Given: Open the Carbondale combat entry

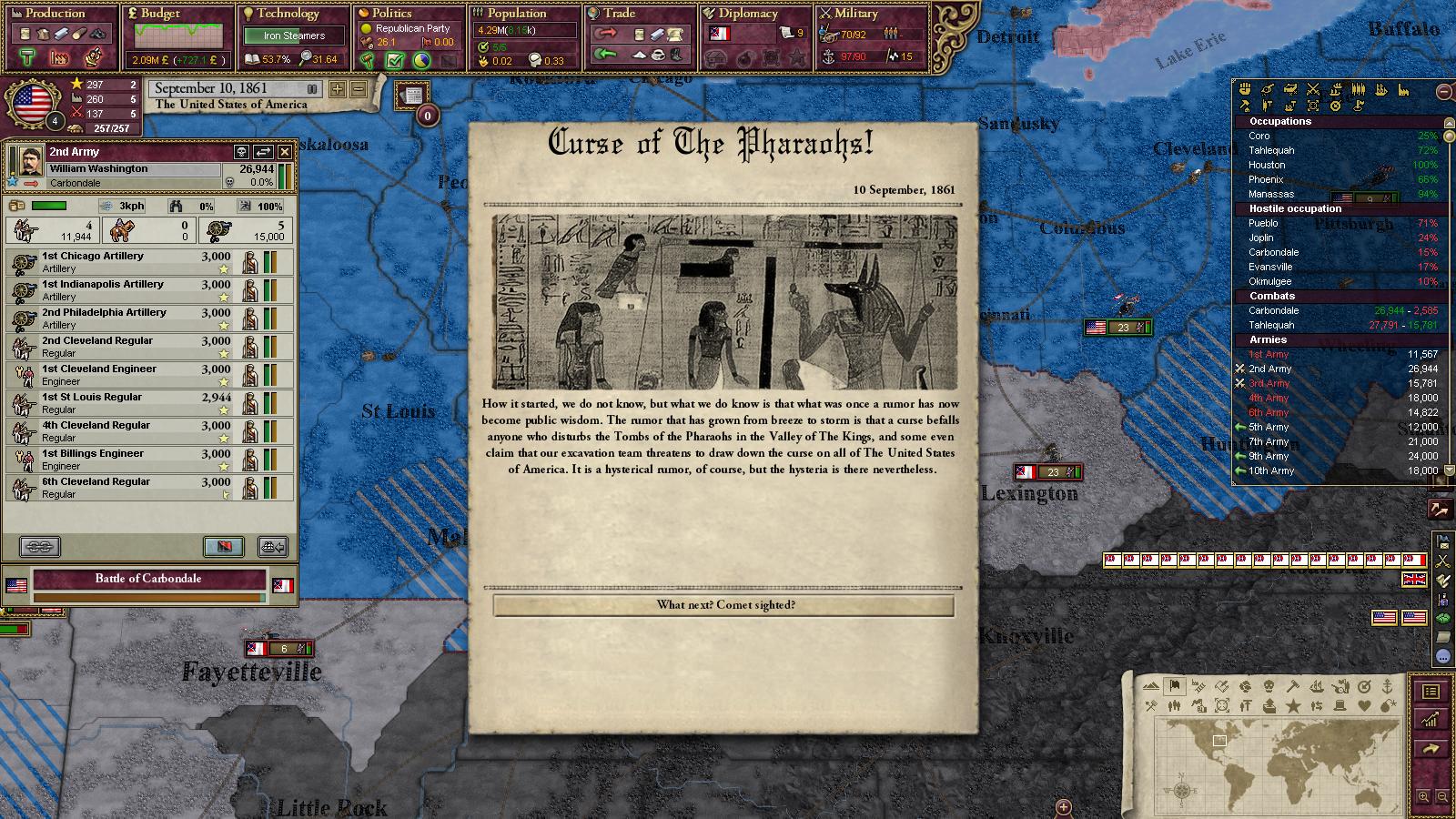Looking at the screenshot, I should pyautogui.click(x=1274, y=310).
